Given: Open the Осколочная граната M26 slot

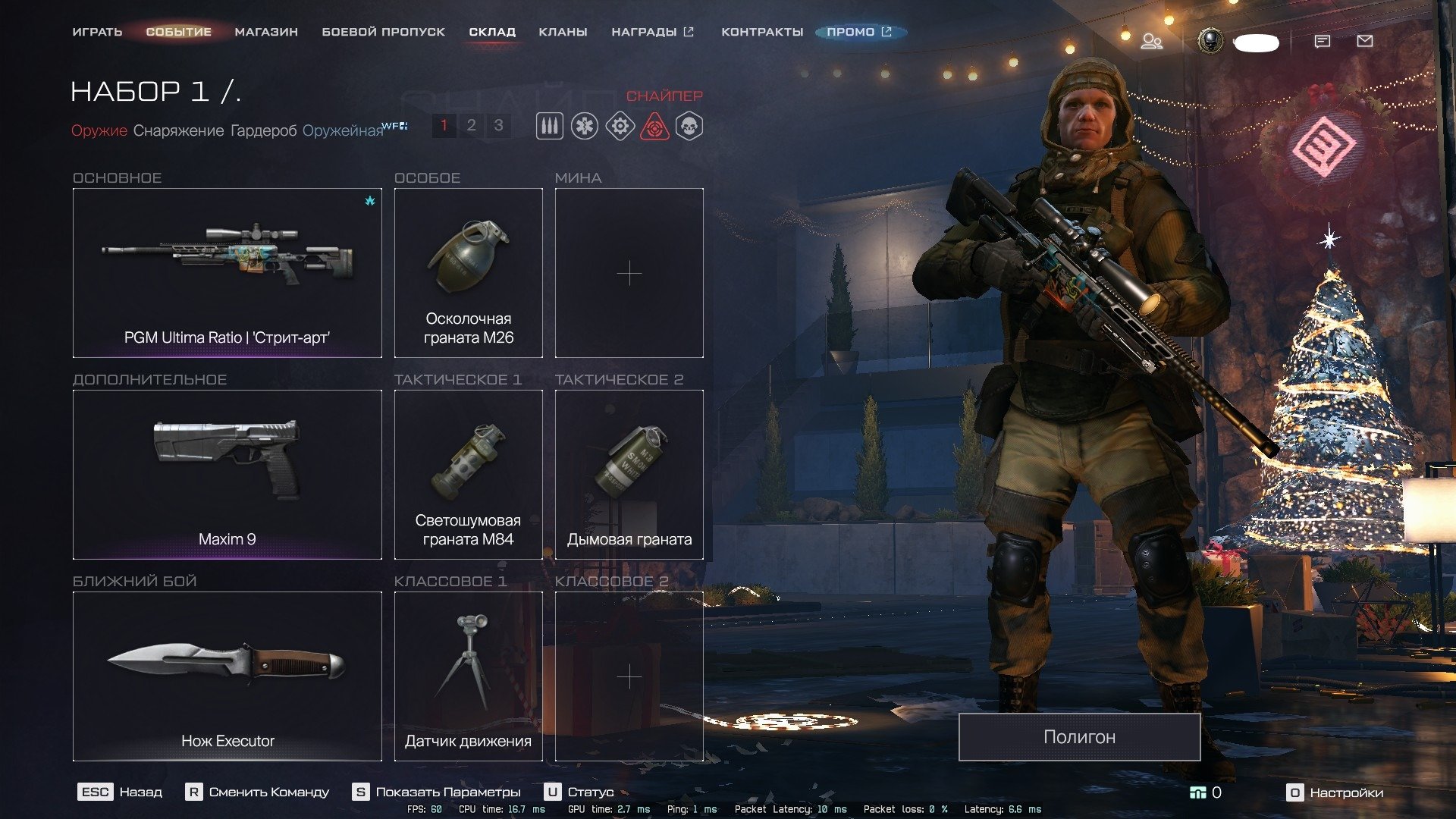Looking at the screenshot, I should 469,273.
